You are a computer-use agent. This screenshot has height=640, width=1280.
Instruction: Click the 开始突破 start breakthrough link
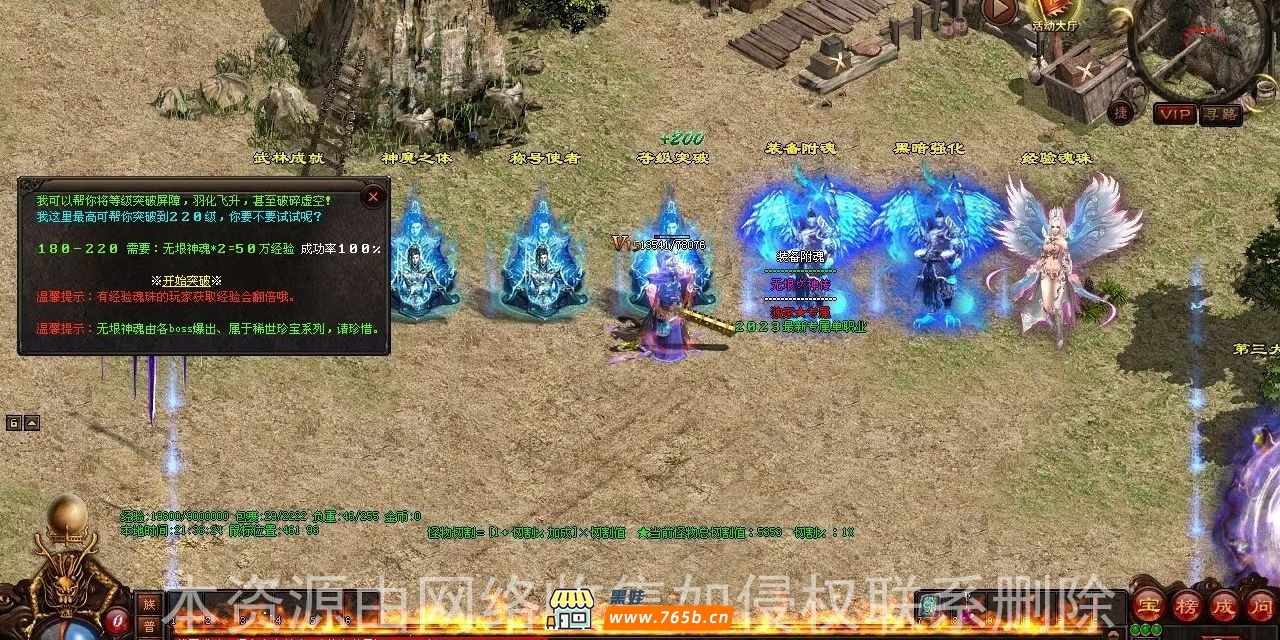click(186, 281)
